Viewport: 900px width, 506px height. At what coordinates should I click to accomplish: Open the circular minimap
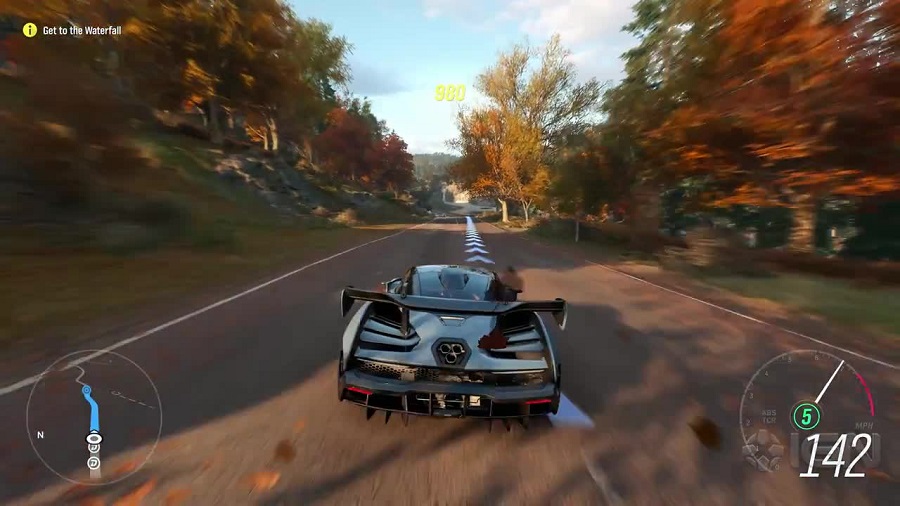pyautogui.click(x=93, y=416)
